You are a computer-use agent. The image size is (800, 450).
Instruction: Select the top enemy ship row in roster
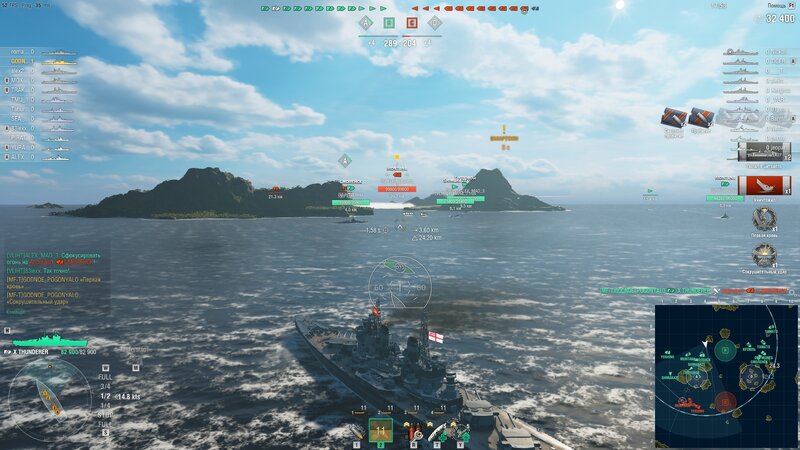[758, 52]
